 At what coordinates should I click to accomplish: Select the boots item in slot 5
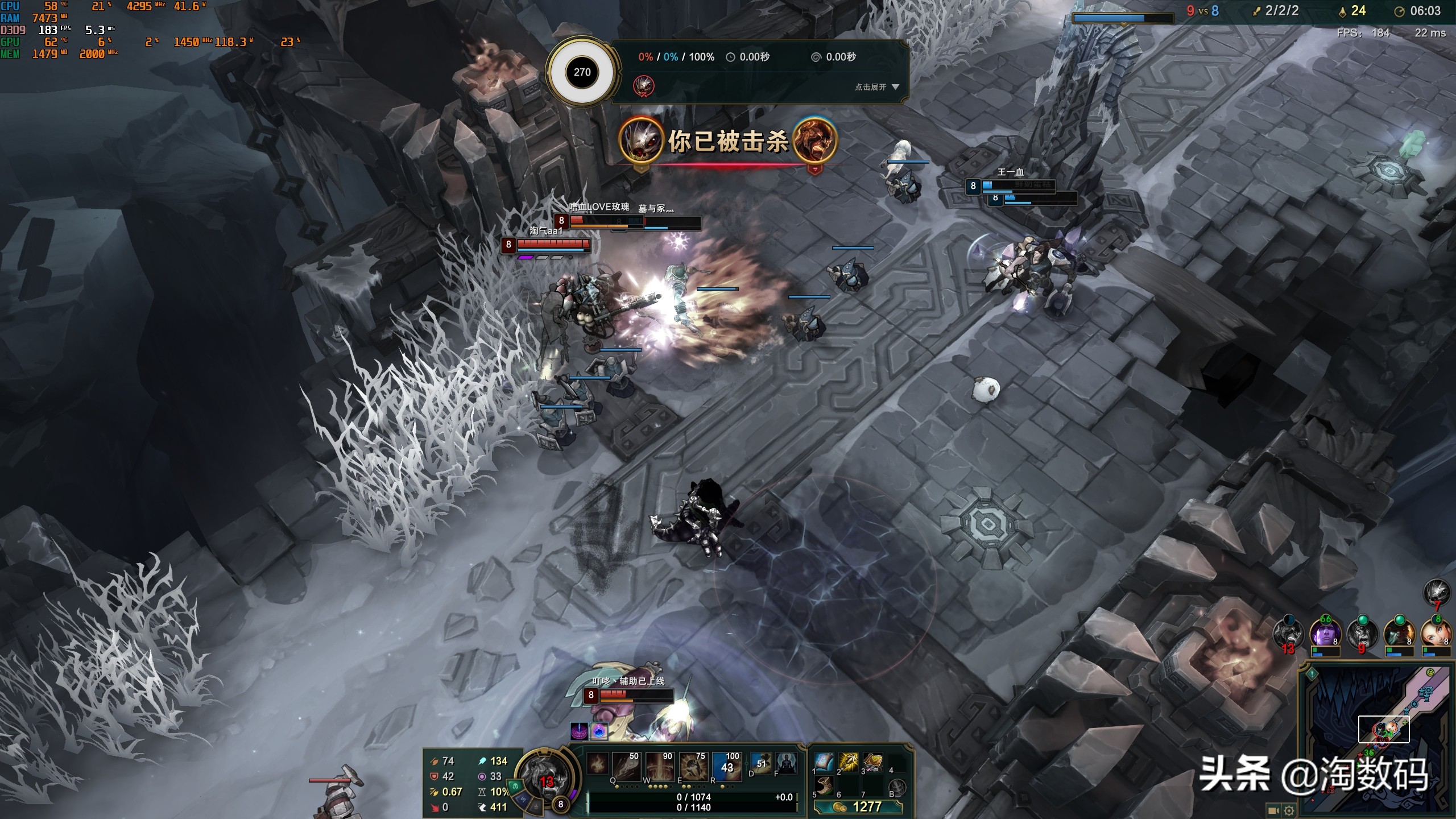[824, 786]
